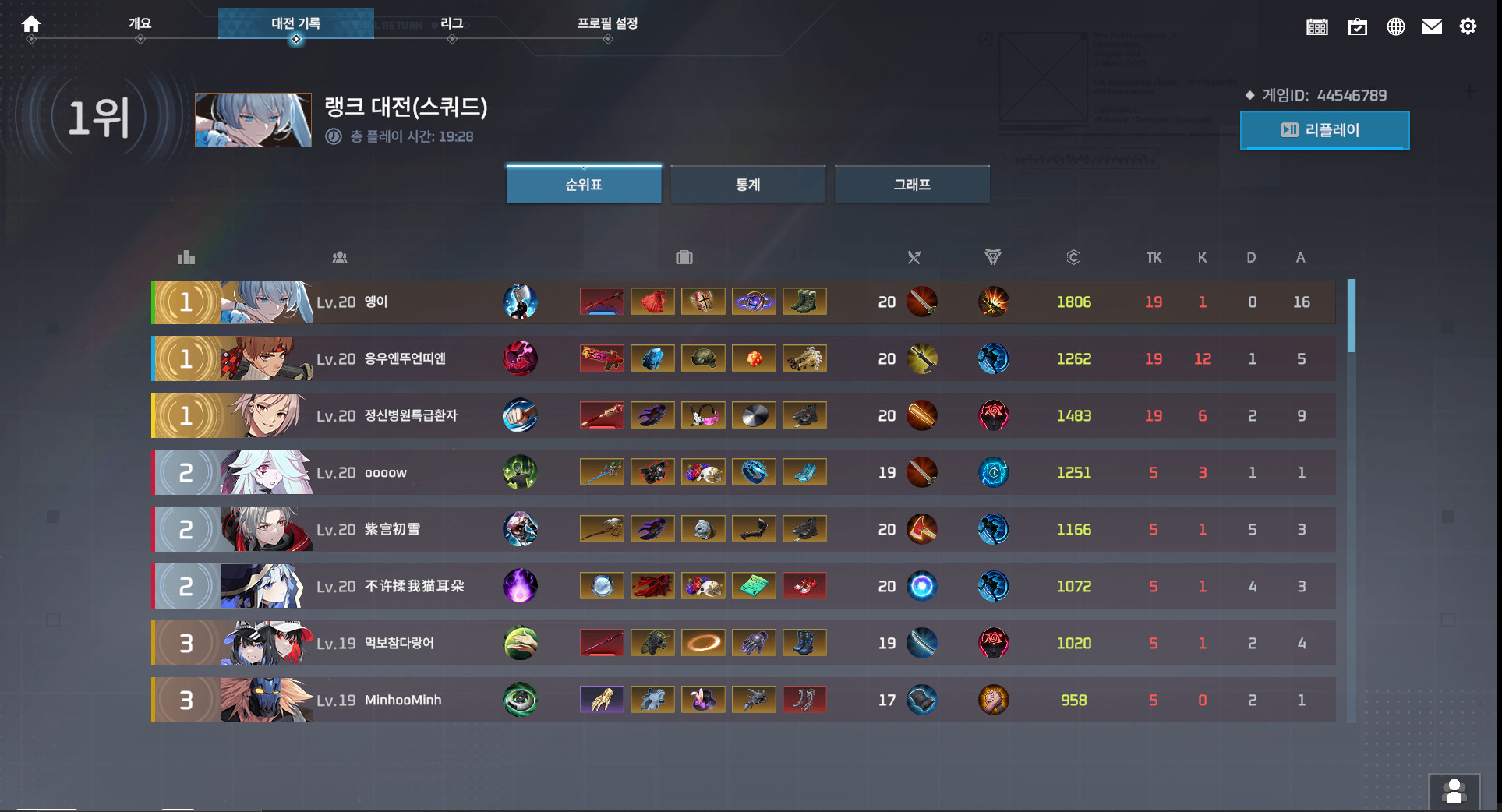The image size is (1502, 812).
Task: Open the 리그 menu in the top navigation
Action: coord(452,23)
